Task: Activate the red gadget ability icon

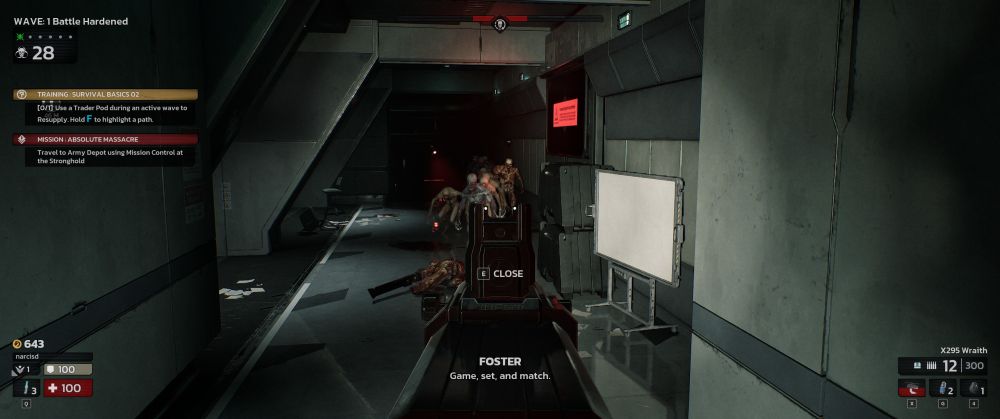Action: [912, 388]
